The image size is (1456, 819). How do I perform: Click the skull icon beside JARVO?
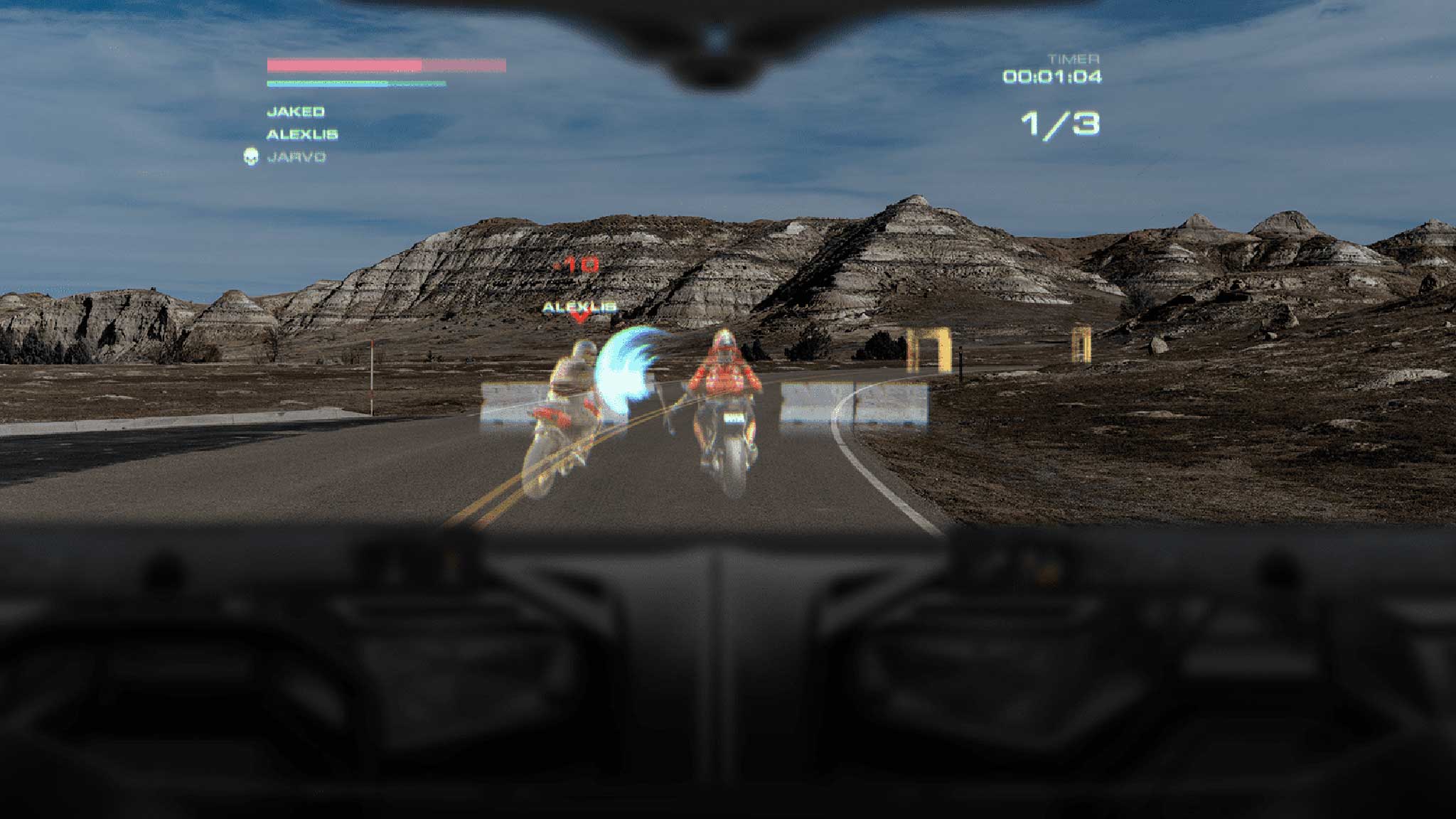250,156
